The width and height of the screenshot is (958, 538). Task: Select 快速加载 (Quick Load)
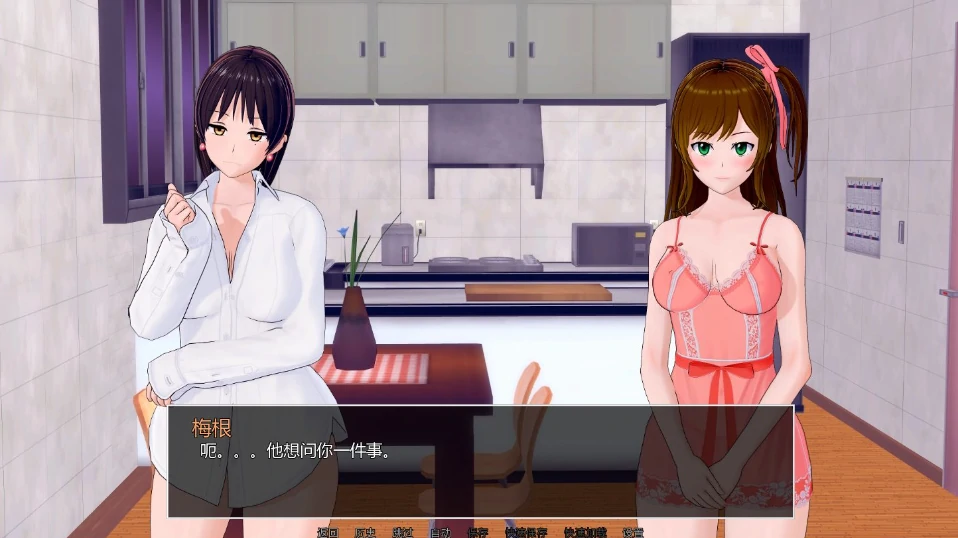pos(585,532)
